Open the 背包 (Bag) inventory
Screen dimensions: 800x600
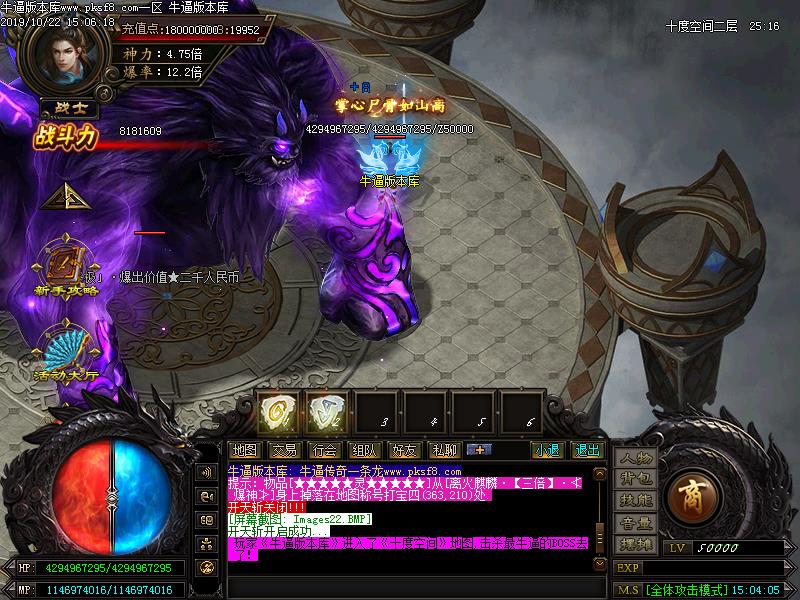click(x=635, y=479)
